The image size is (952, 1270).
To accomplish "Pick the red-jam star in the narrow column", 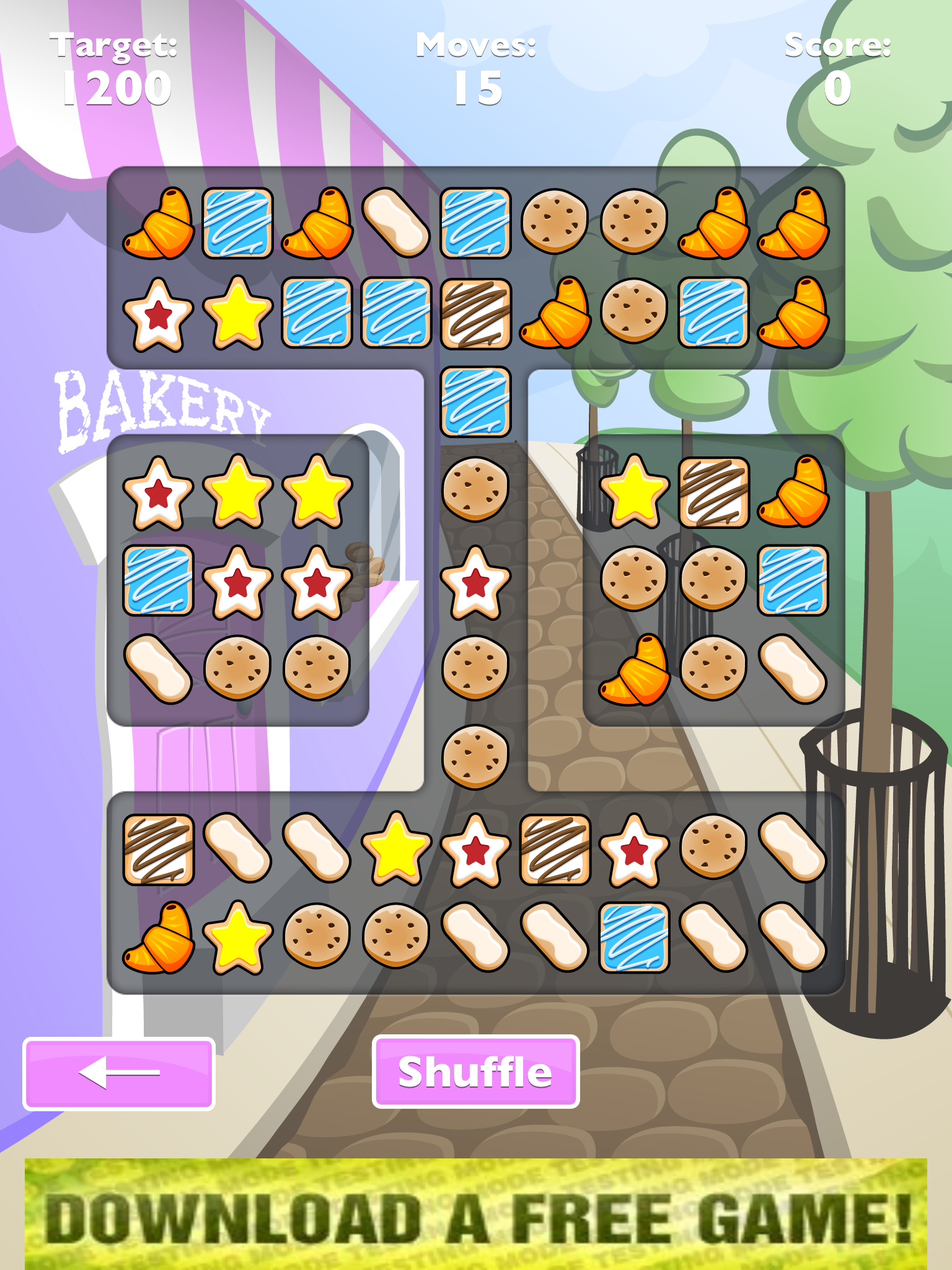I will coord(475,582).
